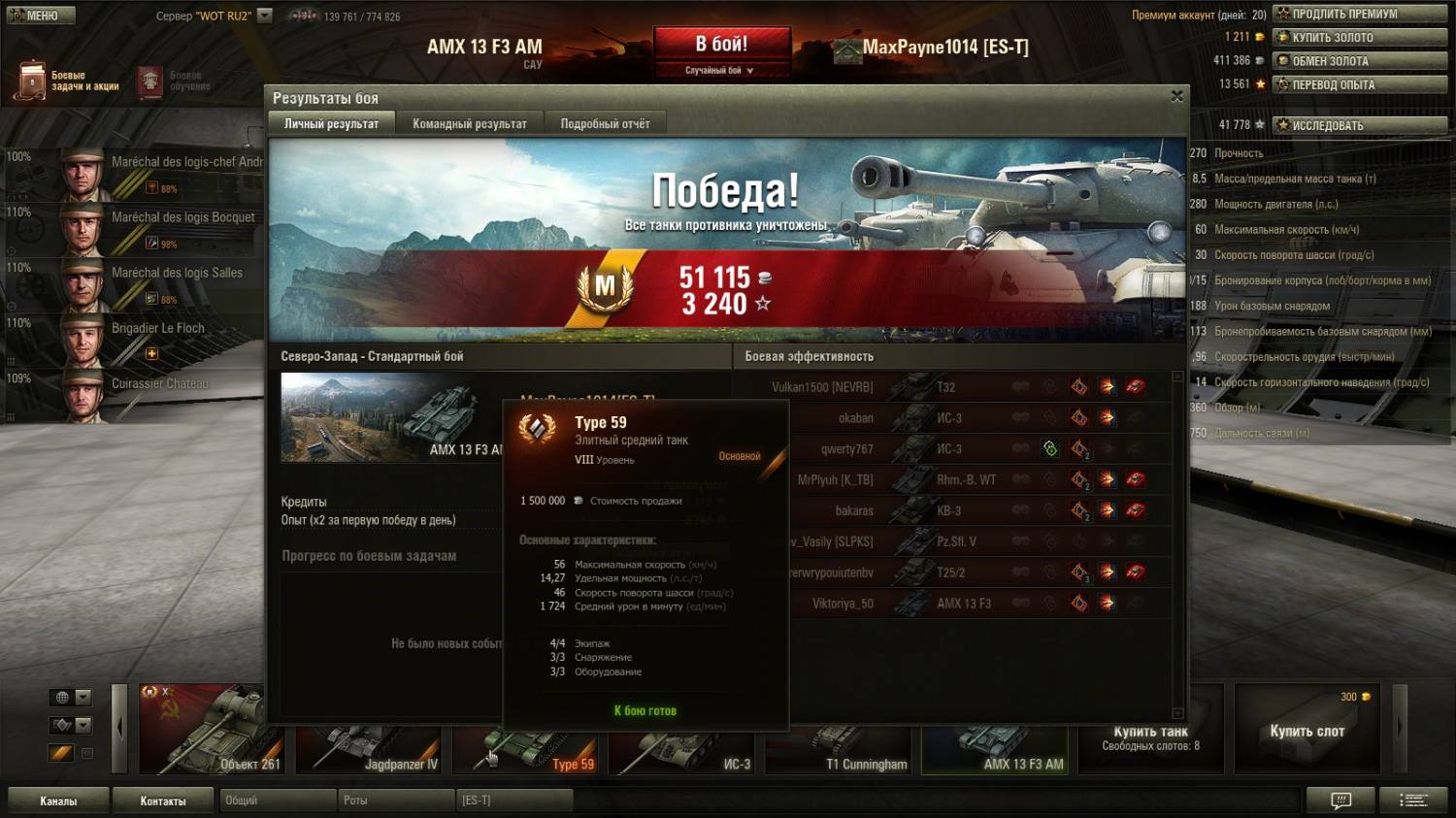Expand the Случайный бой mode dropdown
This screenshot has width=1456, height=818.
tap(720, 70)
